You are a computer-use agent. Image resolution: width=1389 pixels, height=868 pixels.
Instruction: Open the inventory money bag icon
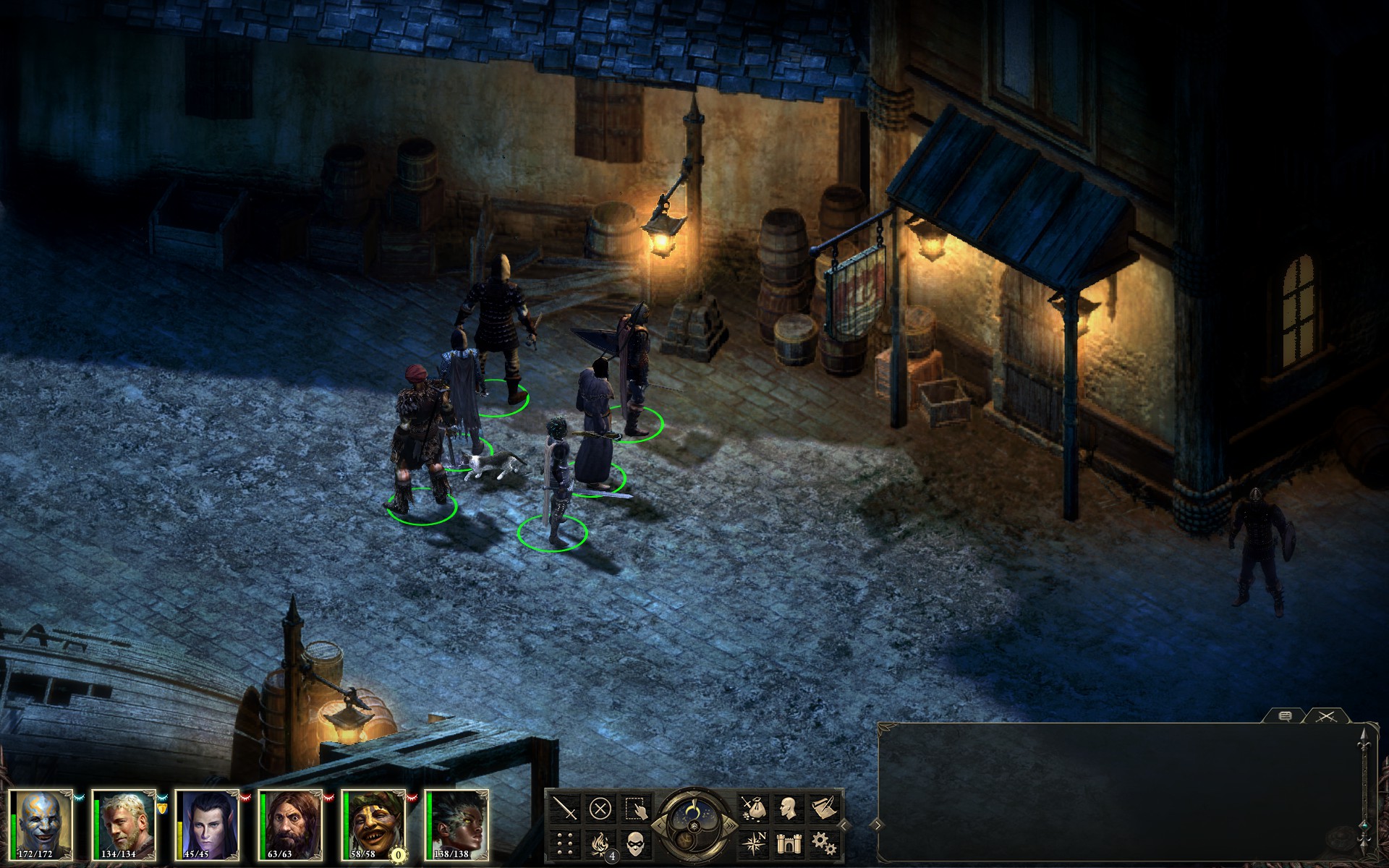(x=754, y=808)
